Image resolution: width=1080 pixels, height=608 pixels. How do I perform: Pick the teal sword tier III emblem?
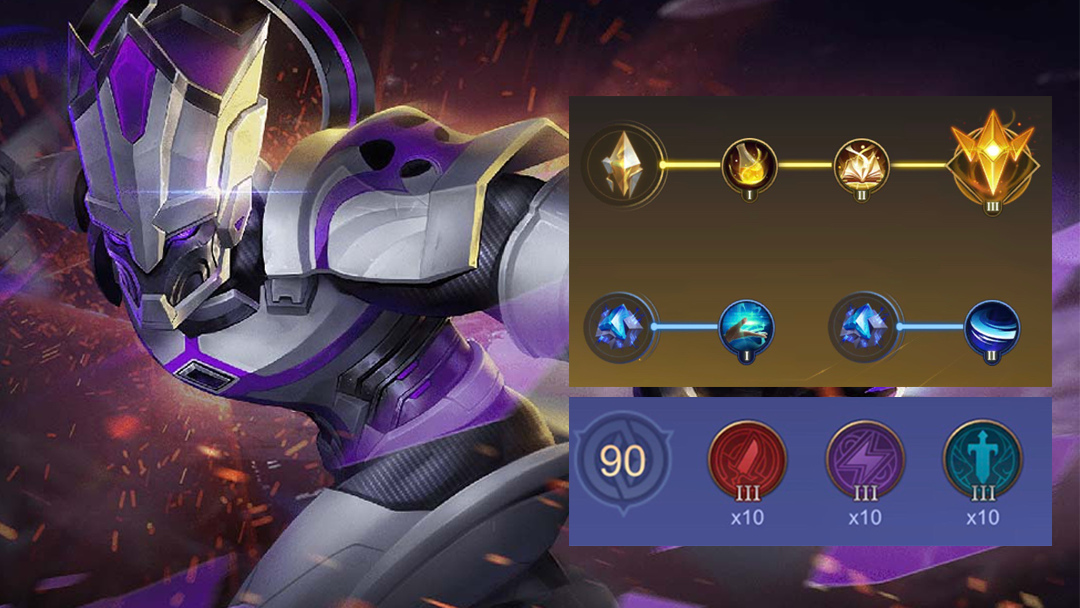(983, 459)
